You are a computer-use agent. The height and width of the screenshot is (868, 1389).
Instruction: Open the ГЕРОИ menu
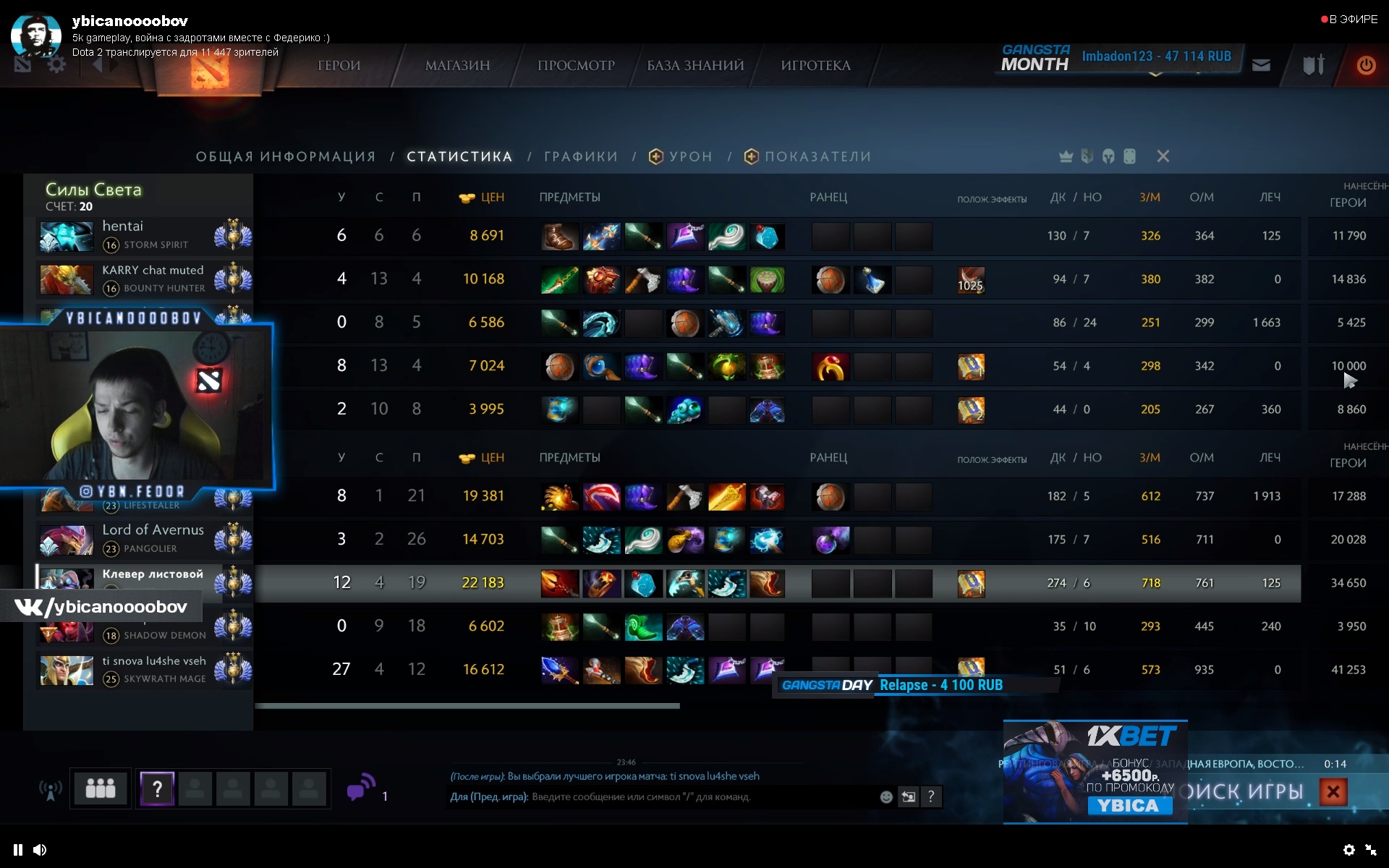(339, 66)
